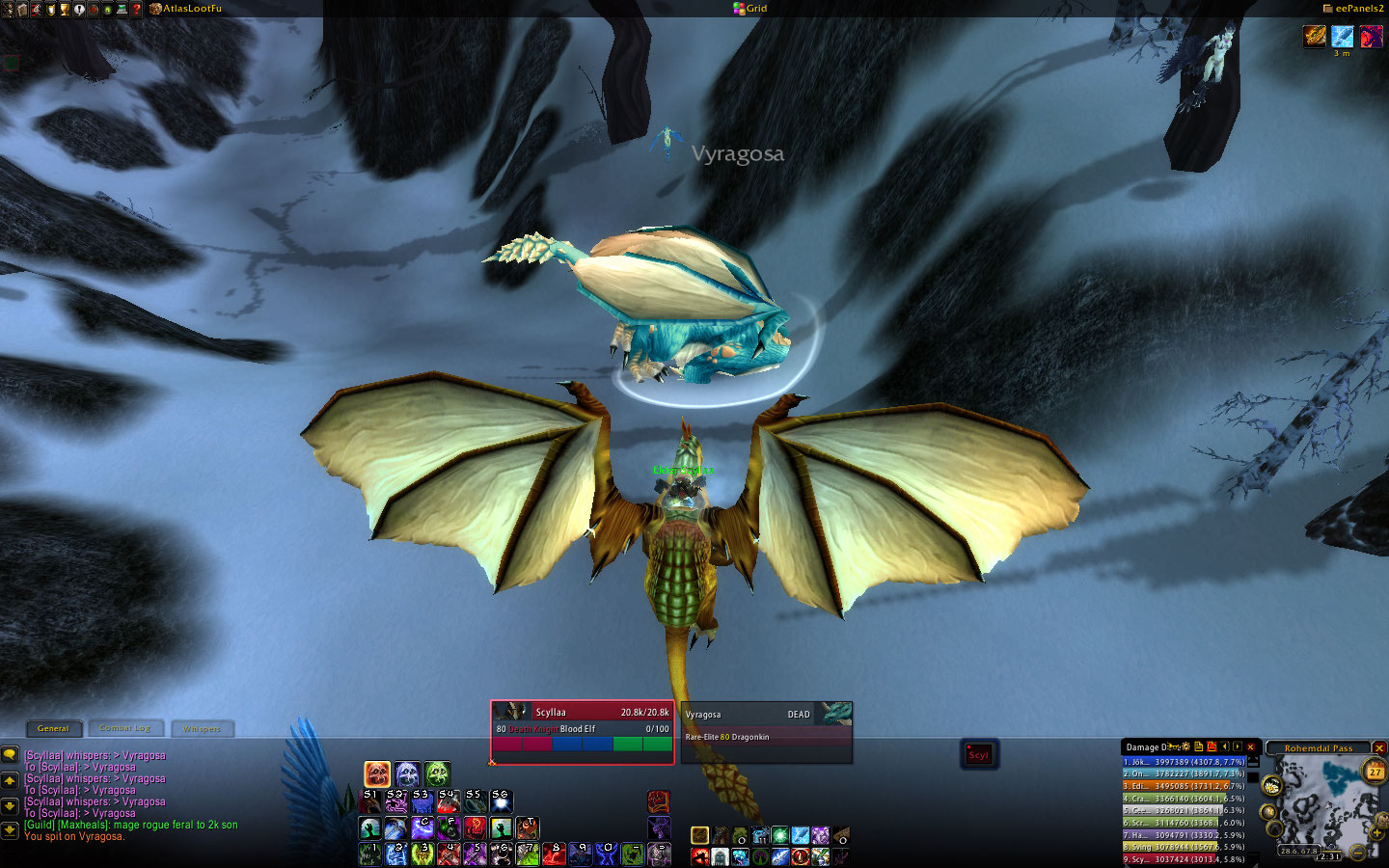Zoom out the minimap with minus button

[1357, 852]
